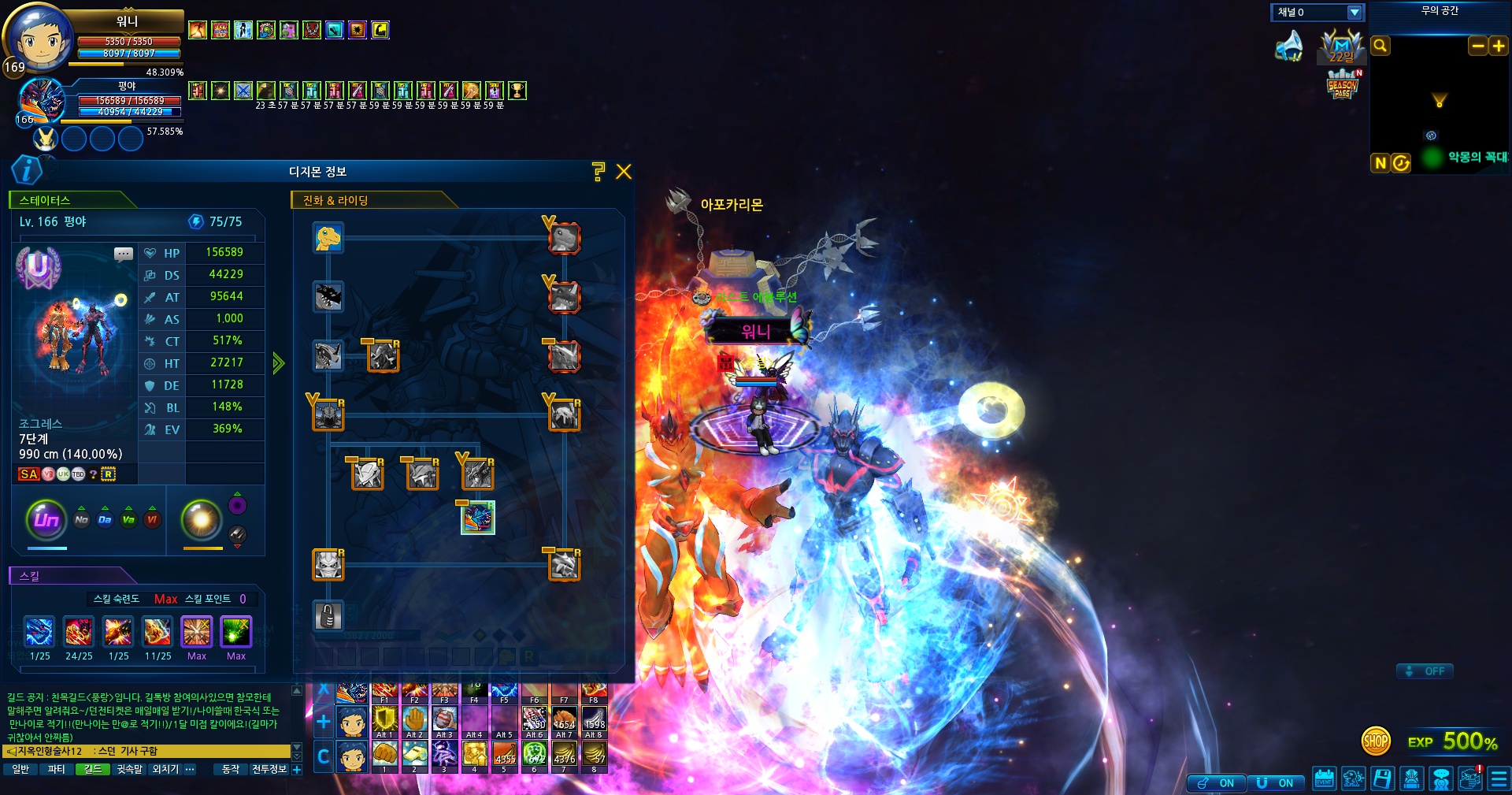Switch chat to the 파티 tab
The image size is (1512, 795).
click(x=57, y=769)
